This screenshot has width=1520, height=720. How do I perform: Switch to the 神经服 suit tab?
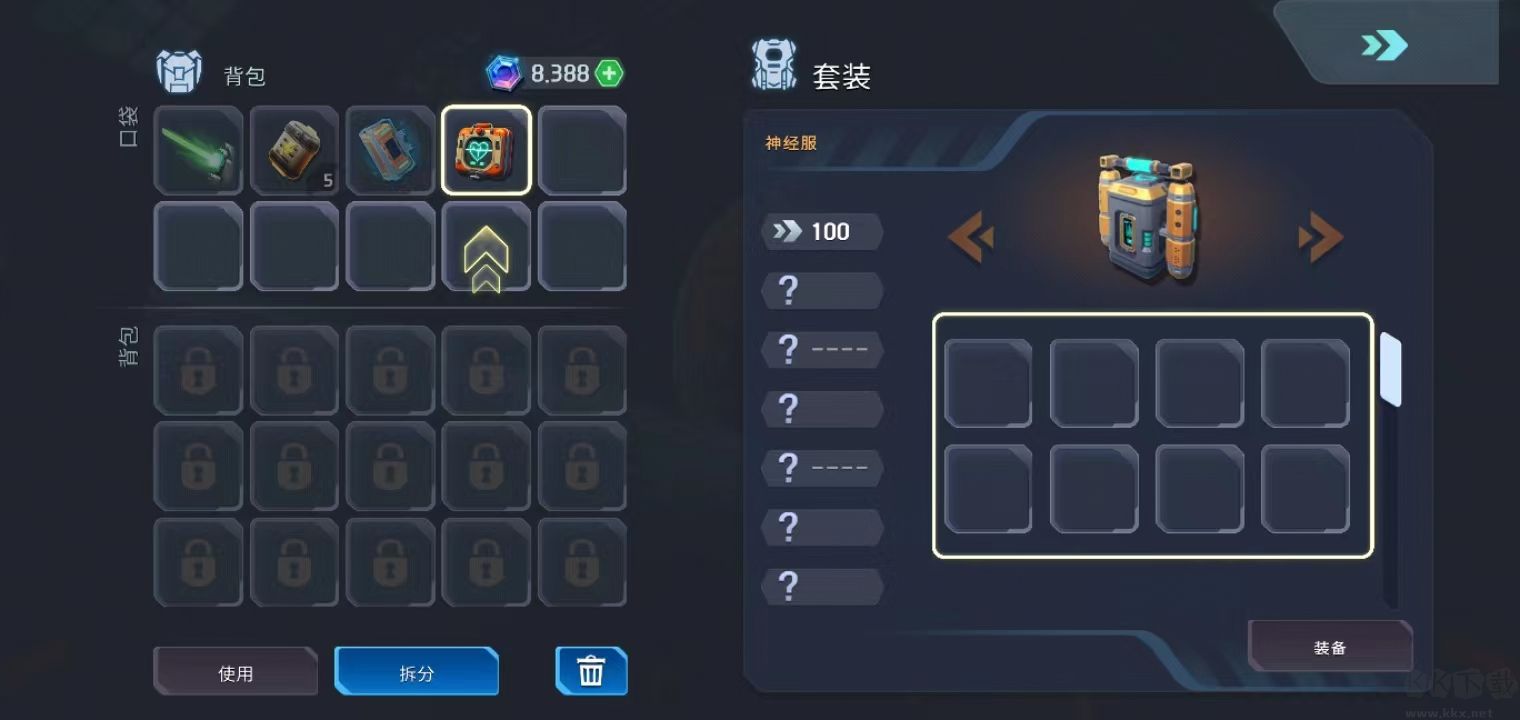pyautogui.click(x=788, y=144)
